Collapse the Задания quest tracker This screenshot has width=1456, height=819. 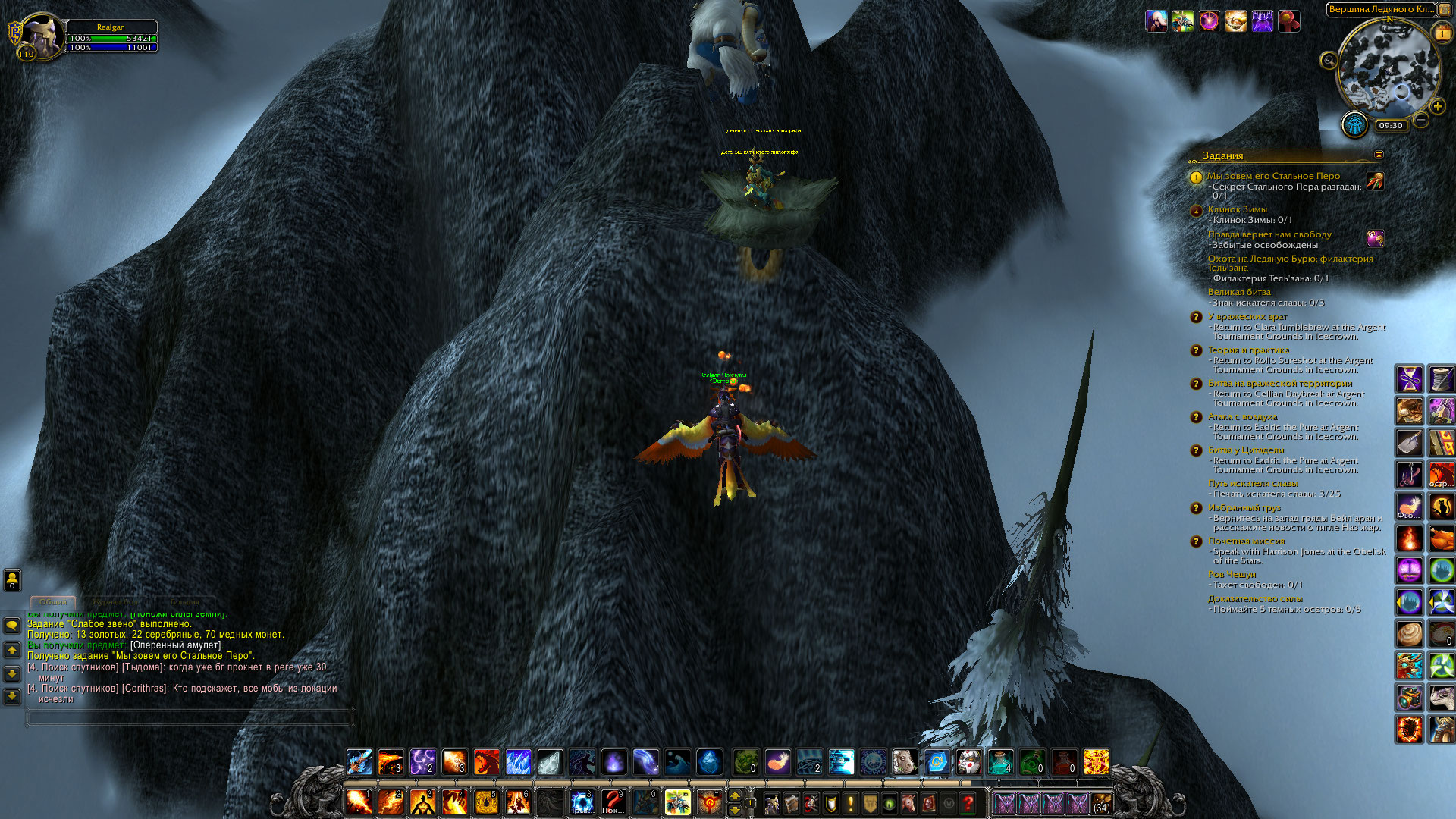1379,155
